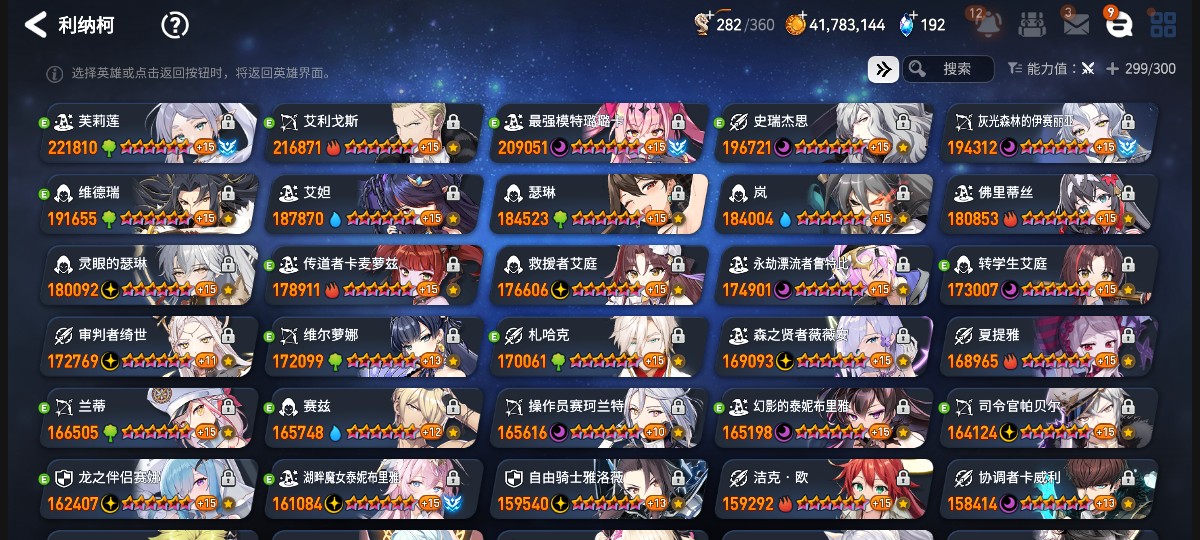Select hero 艾利戈斯 with 216871 power
The width and height of the screenshot is (1200, 540).
pos(373,133)
